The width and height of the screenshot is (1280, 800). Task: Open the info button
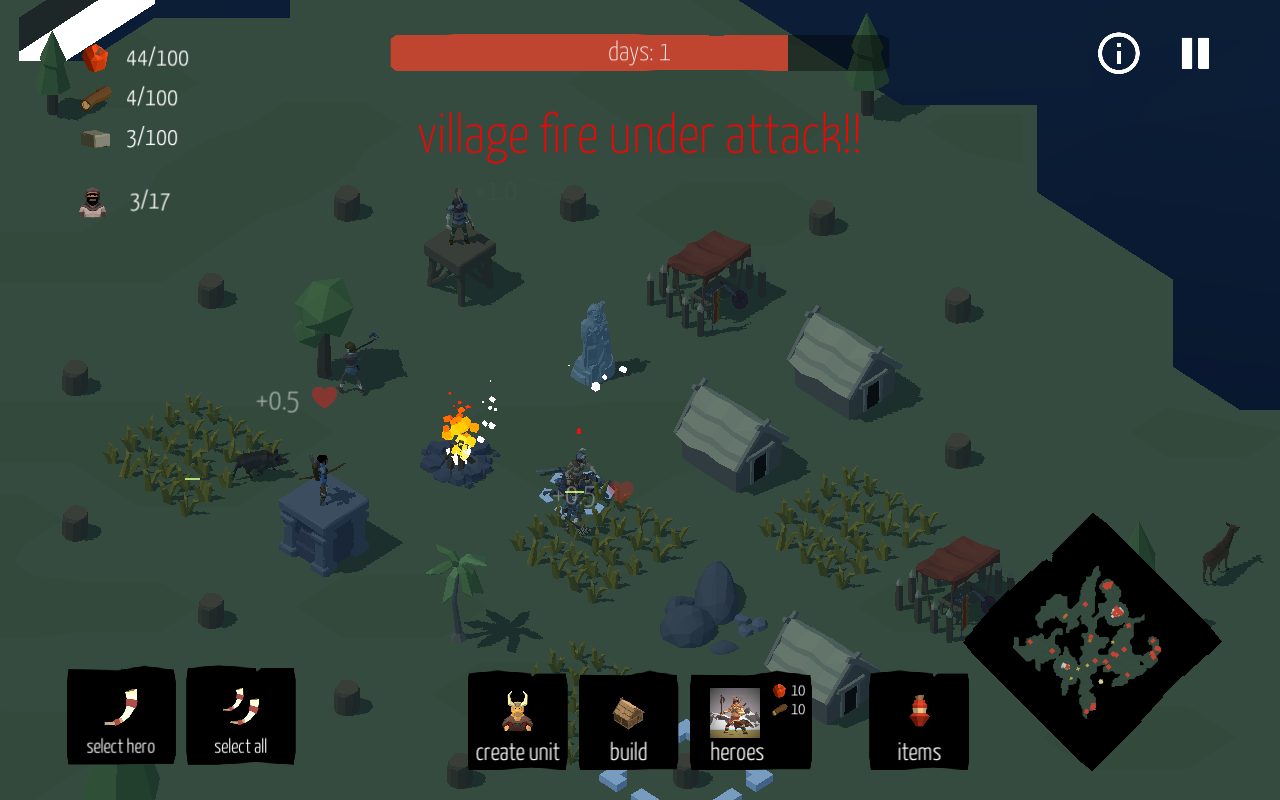(1118, 53)
